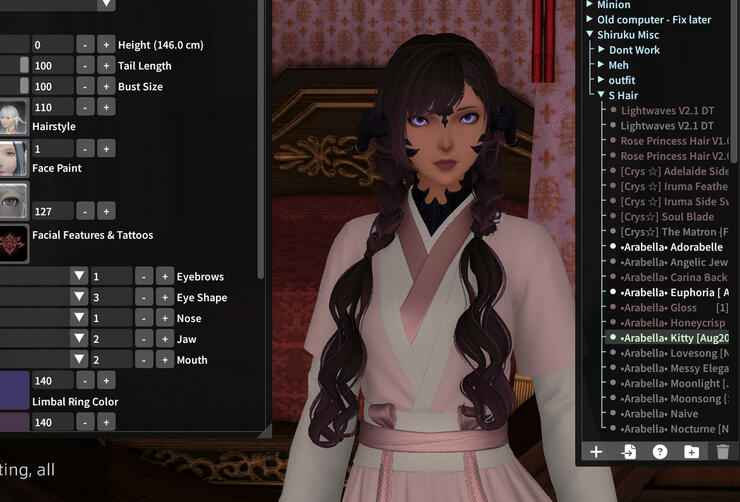Increase the Eye Shape value
Viewport: 740px width, 502px height.
coord(164,297)
